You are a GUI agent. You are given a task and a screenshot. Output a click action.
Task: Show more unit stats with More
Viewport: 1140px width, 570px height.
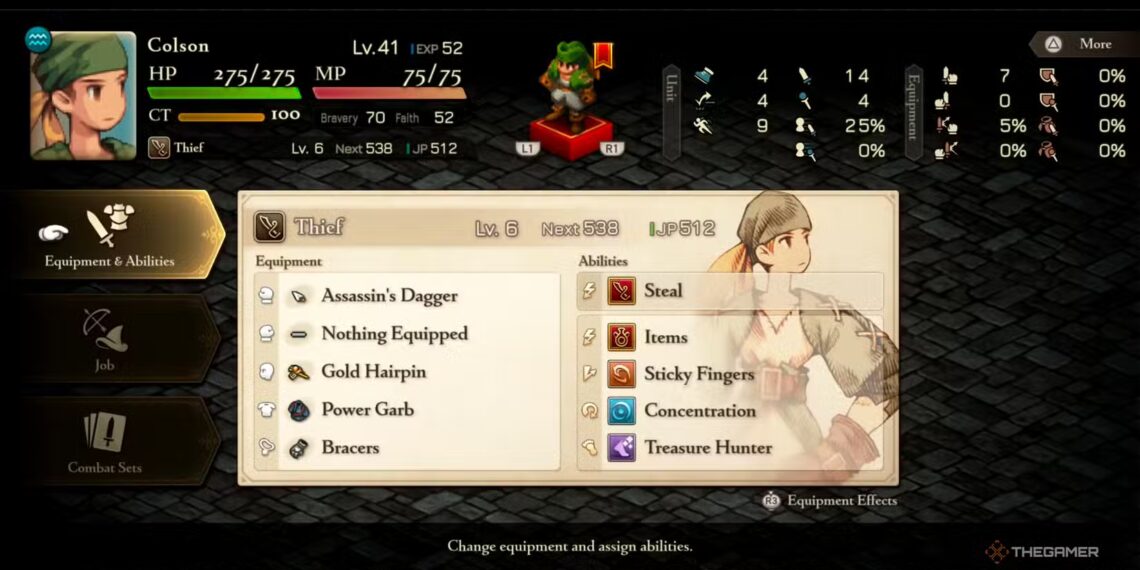[1083, 44]
